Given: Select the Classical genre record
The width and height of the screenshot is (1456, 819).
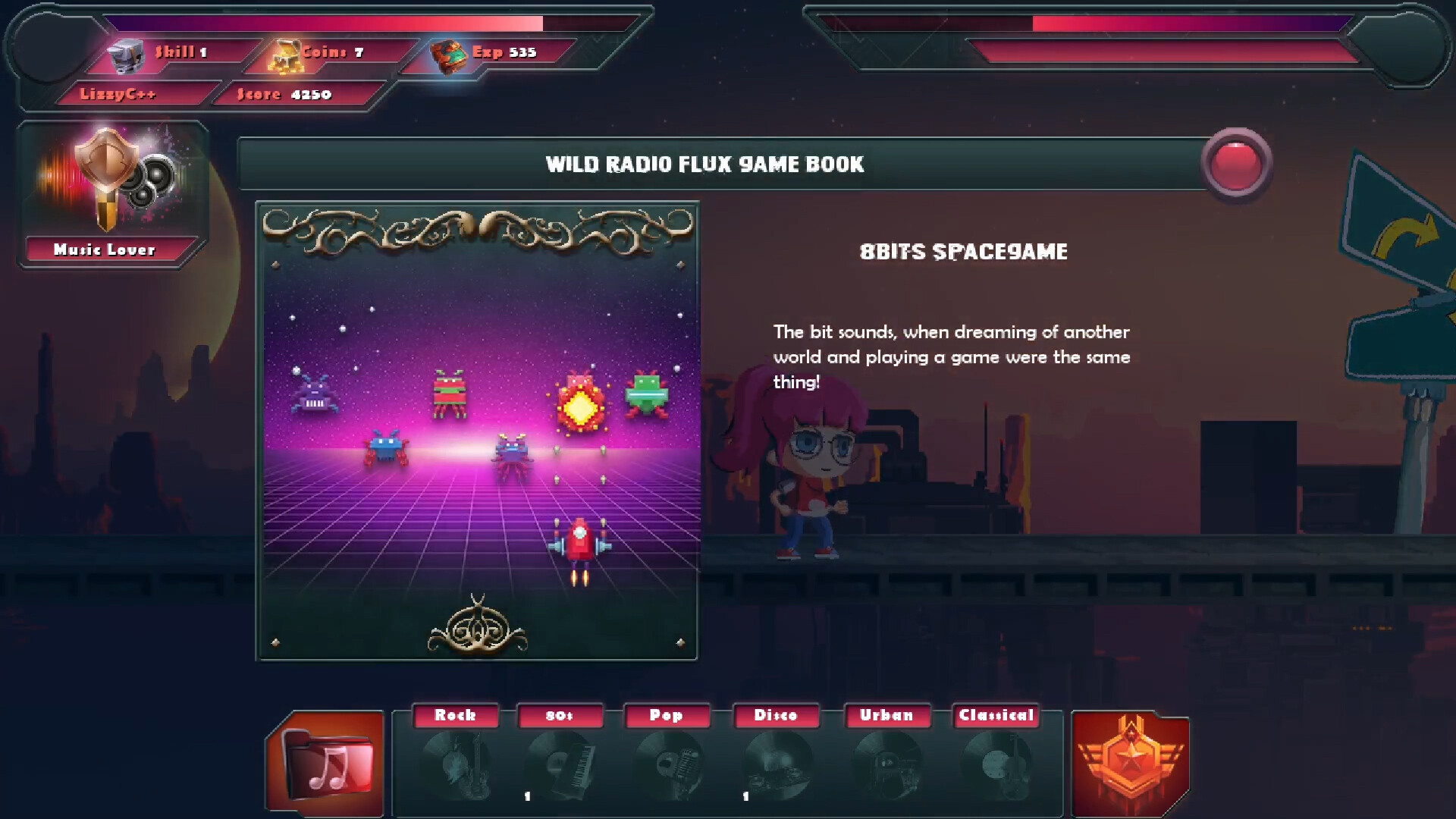Looking at the screenshot, I should coord(996,763).
